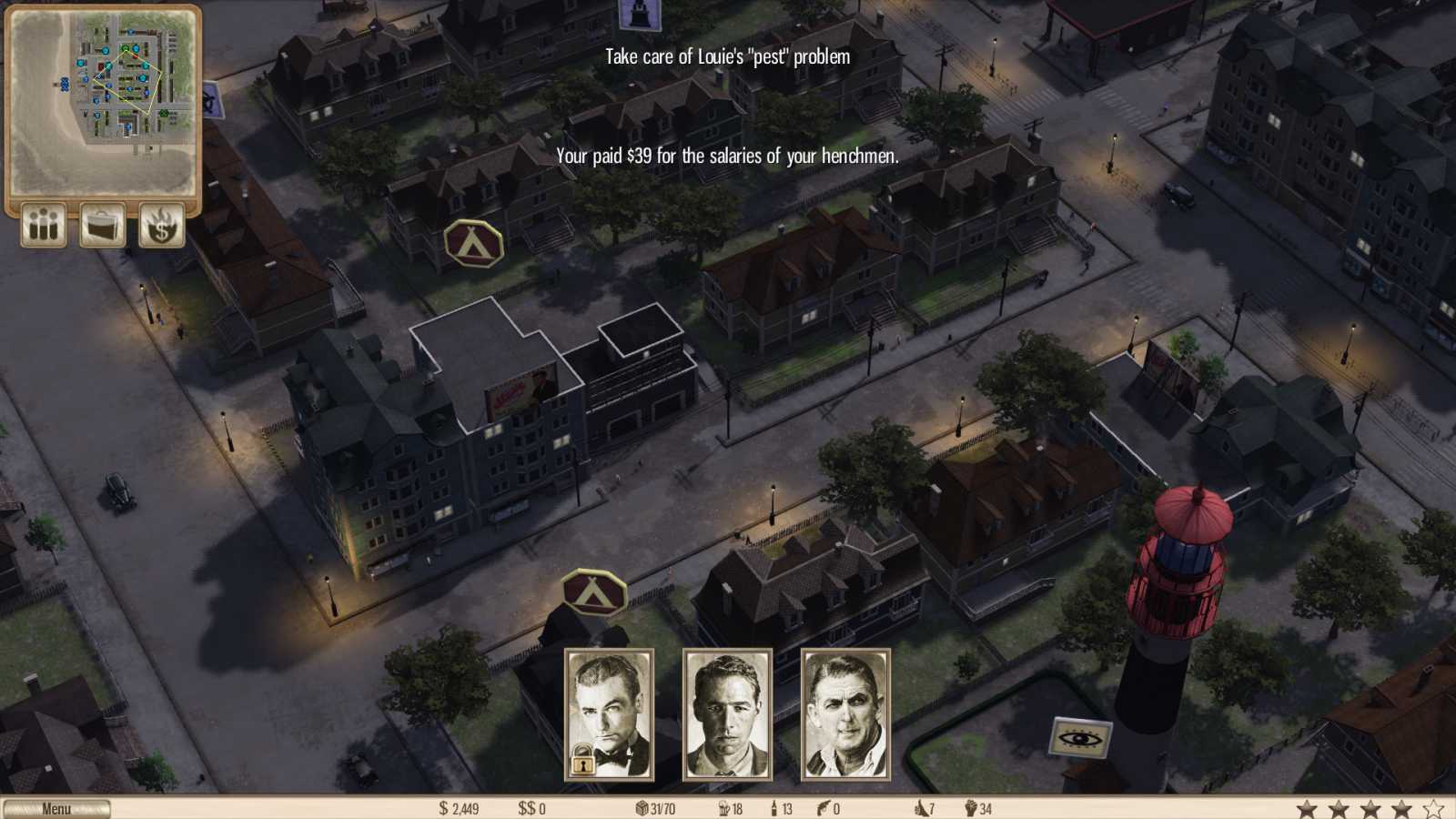Screen dimensions: 1456x819
Task: Click the eye informant marker on the map
Action: (x=1082, y=734)
